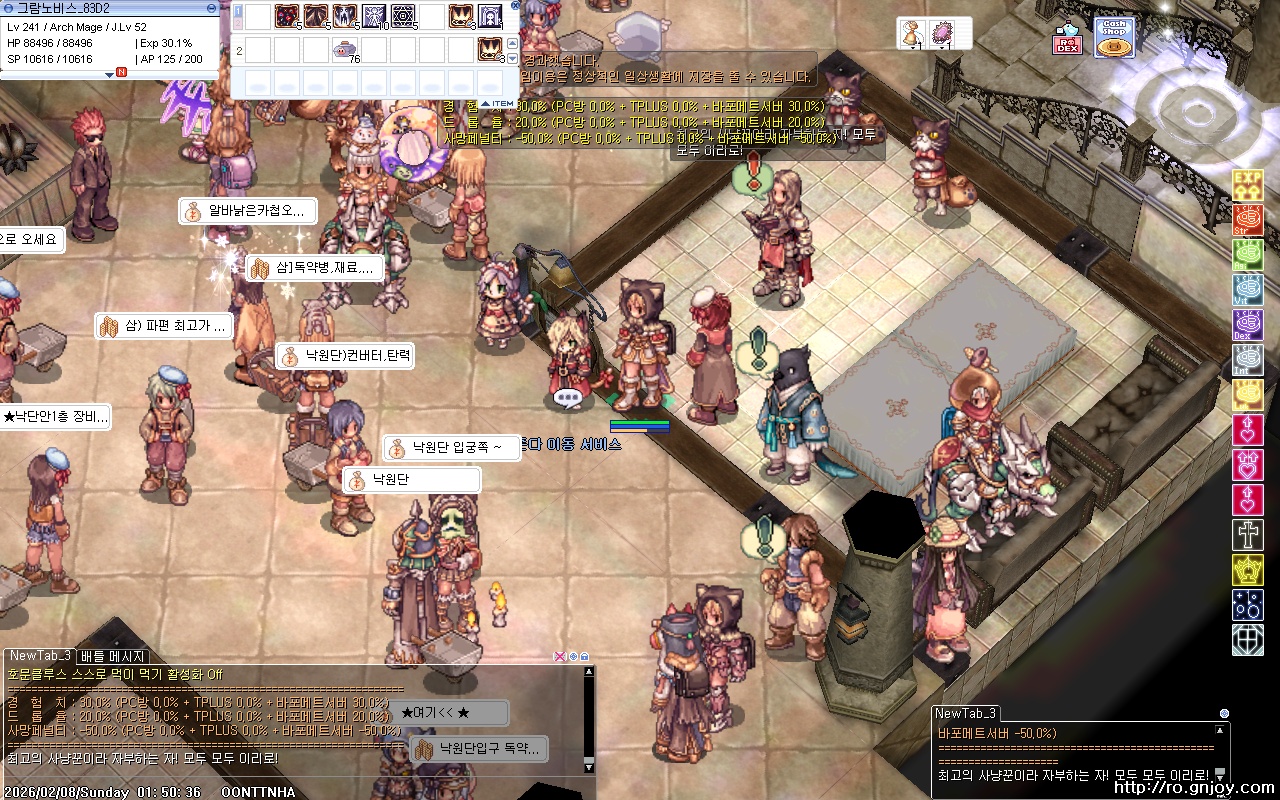Click the EXP buff status icon
Image resolution: width=1280 pixels, height=800 pixels.
[x=1247, y=184]
